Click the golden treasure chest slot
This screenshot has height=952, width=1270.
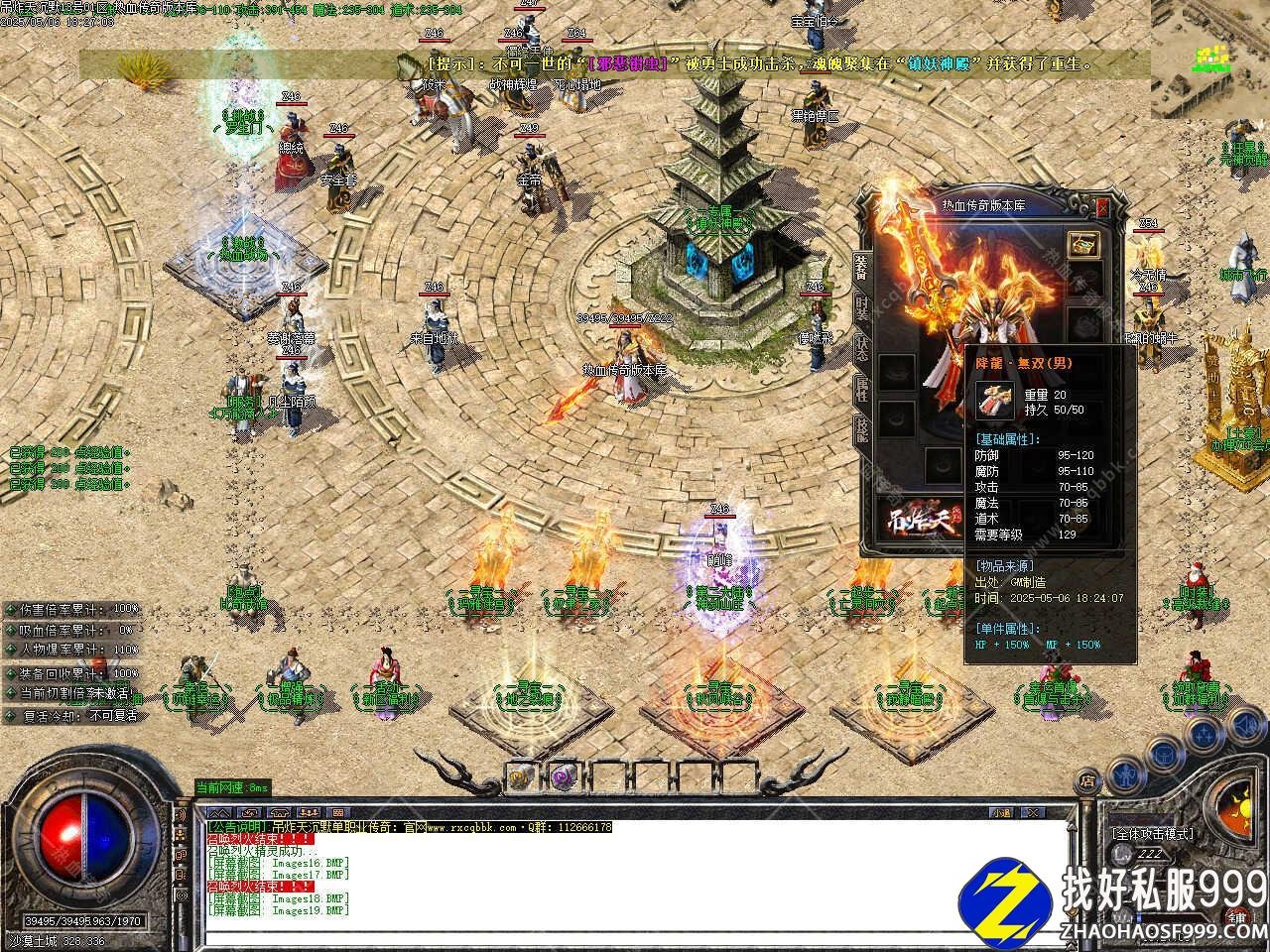(x=1081, y=245)
